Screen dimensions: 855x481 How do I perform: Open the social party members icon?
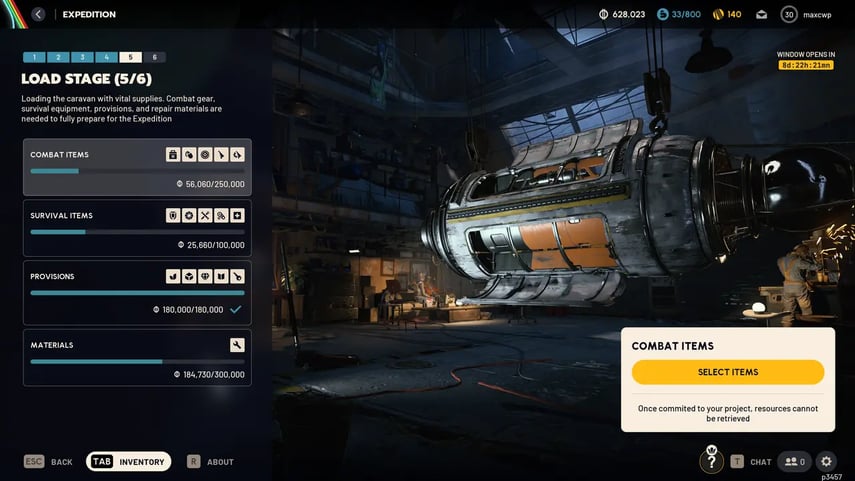pyautogui.click(x=795, y=462)
